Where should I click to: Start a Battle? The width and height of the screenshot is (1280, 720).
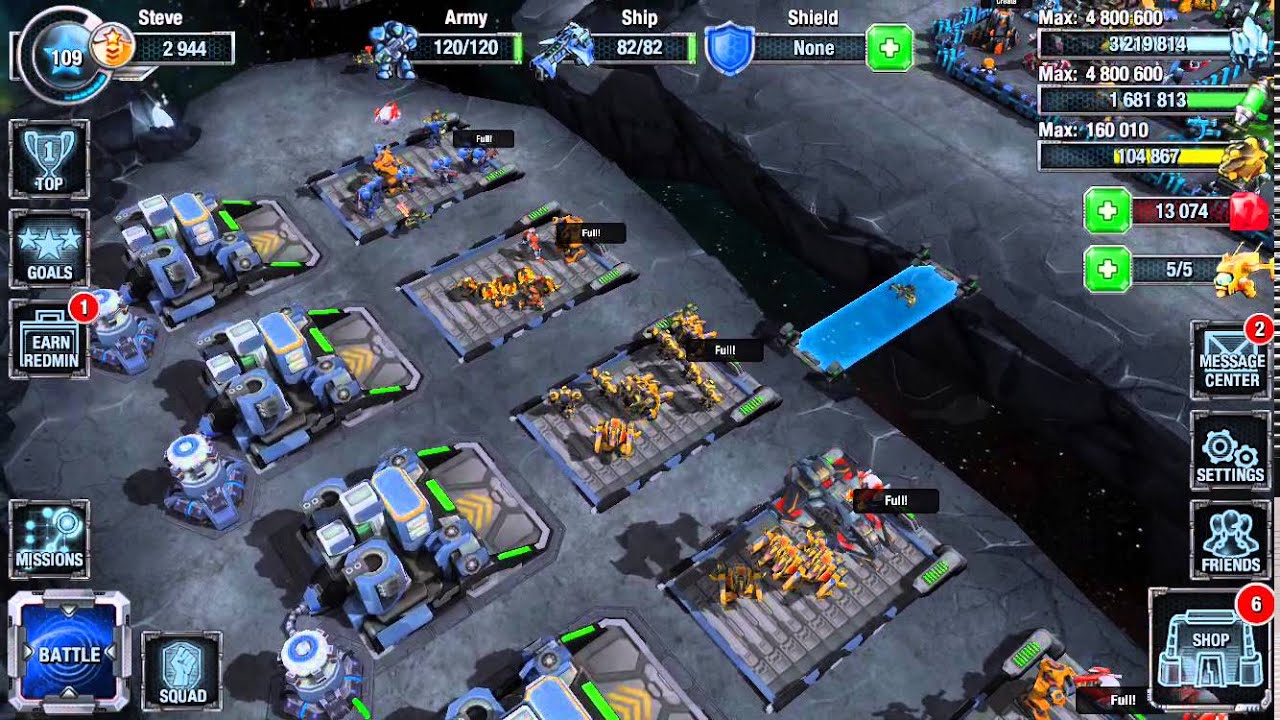[x=69, y=653]
